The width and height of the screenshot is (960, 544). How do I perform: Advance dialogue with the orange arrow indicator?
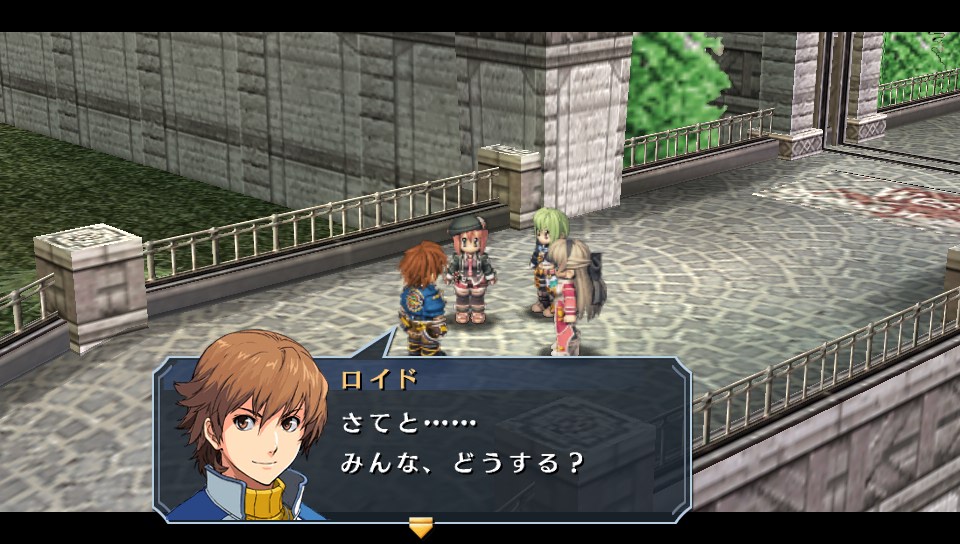pyautogui.click(x=421, y=527)
